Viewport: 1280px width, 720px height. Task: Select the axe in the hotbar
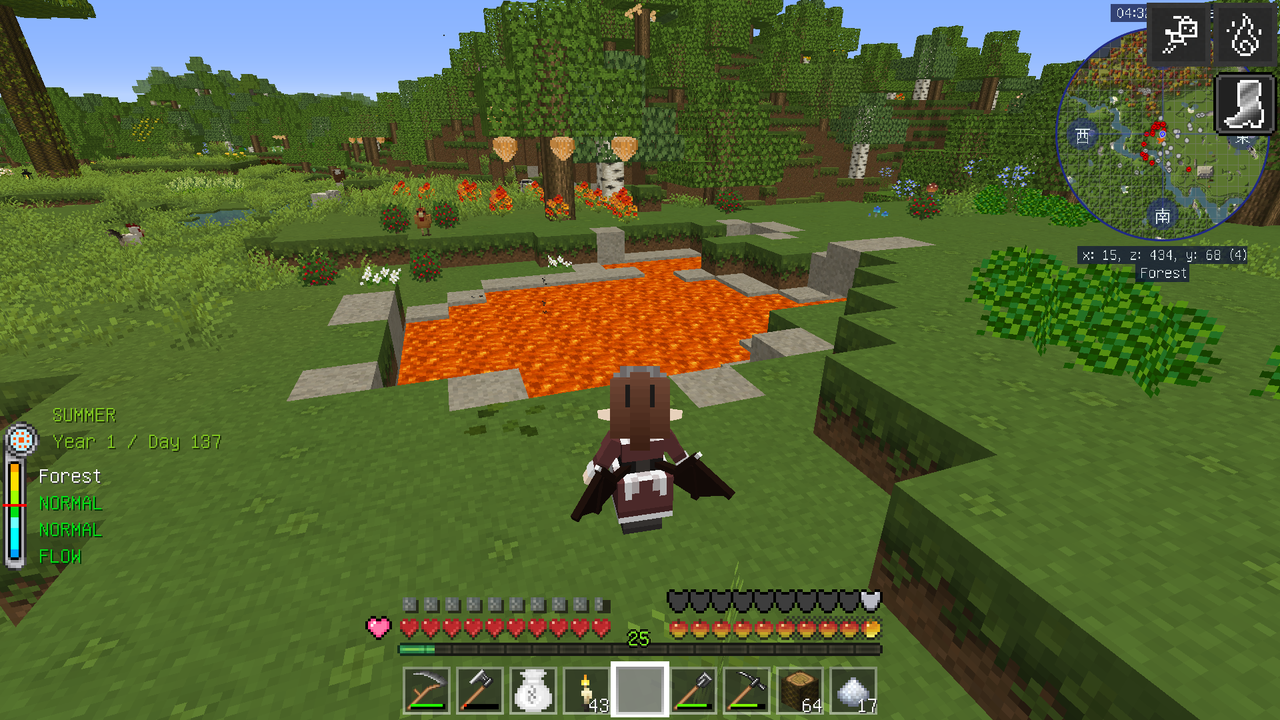[479, 688]
